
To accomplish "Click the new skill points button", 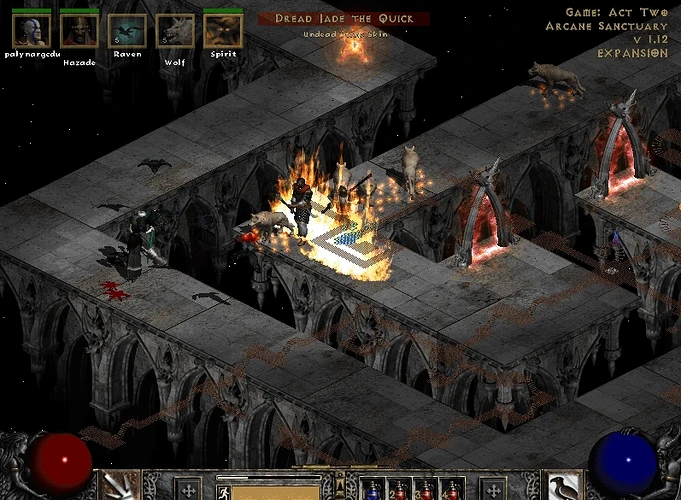I will (493, 489).
